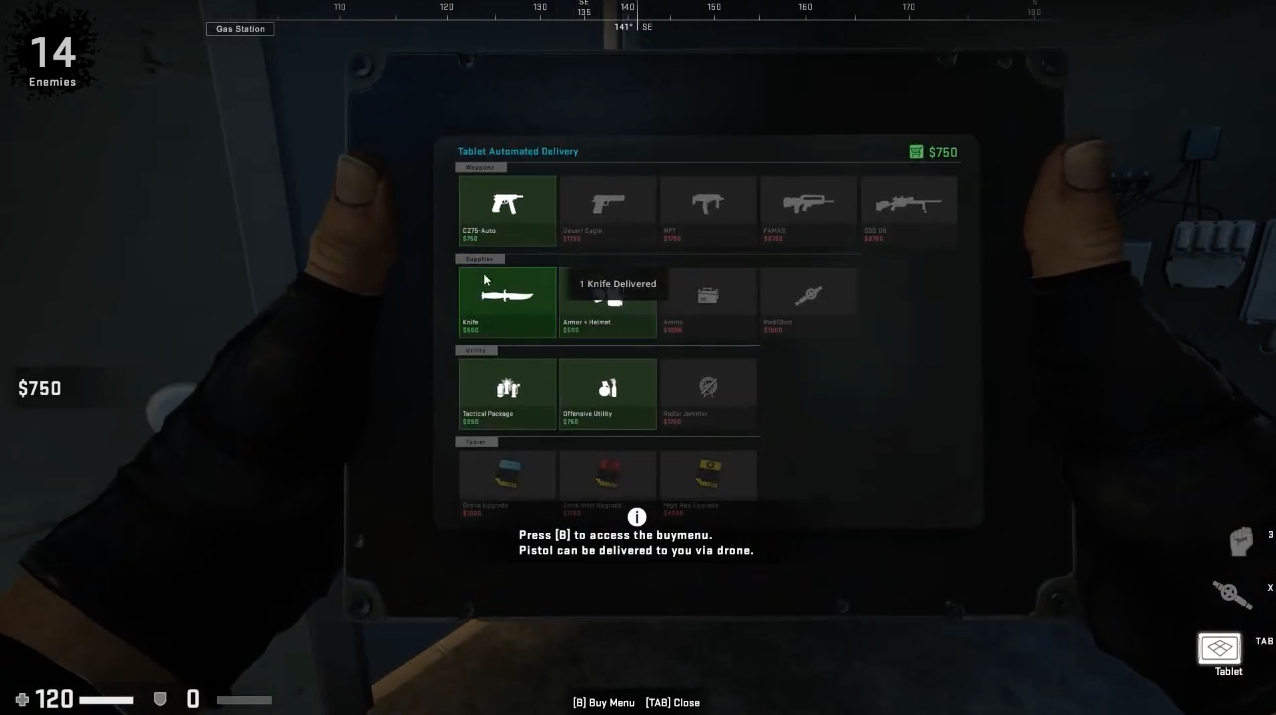The width and height of the screenshot is (1276, 715).
Task: Select the SSG 08 sniper rifle
Action: tap(908, 210)
